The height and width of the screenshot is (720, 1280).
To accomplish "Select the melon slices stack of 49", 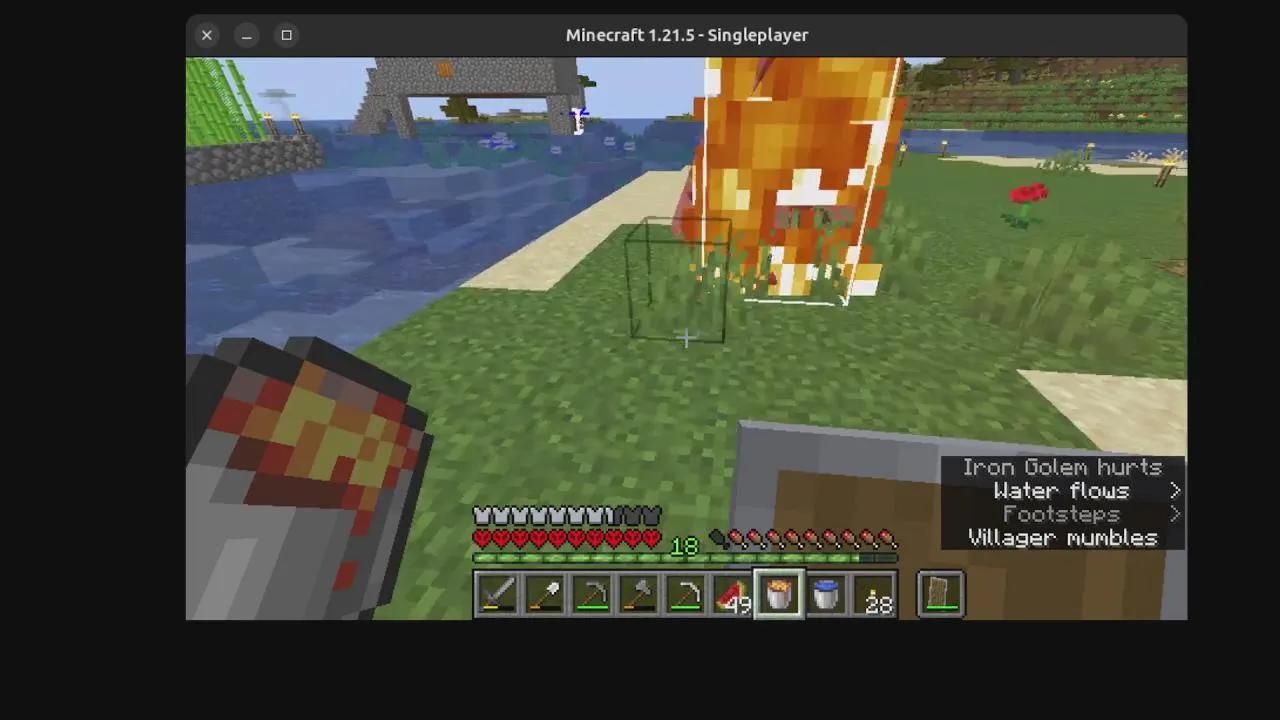I will coord(733,593).
